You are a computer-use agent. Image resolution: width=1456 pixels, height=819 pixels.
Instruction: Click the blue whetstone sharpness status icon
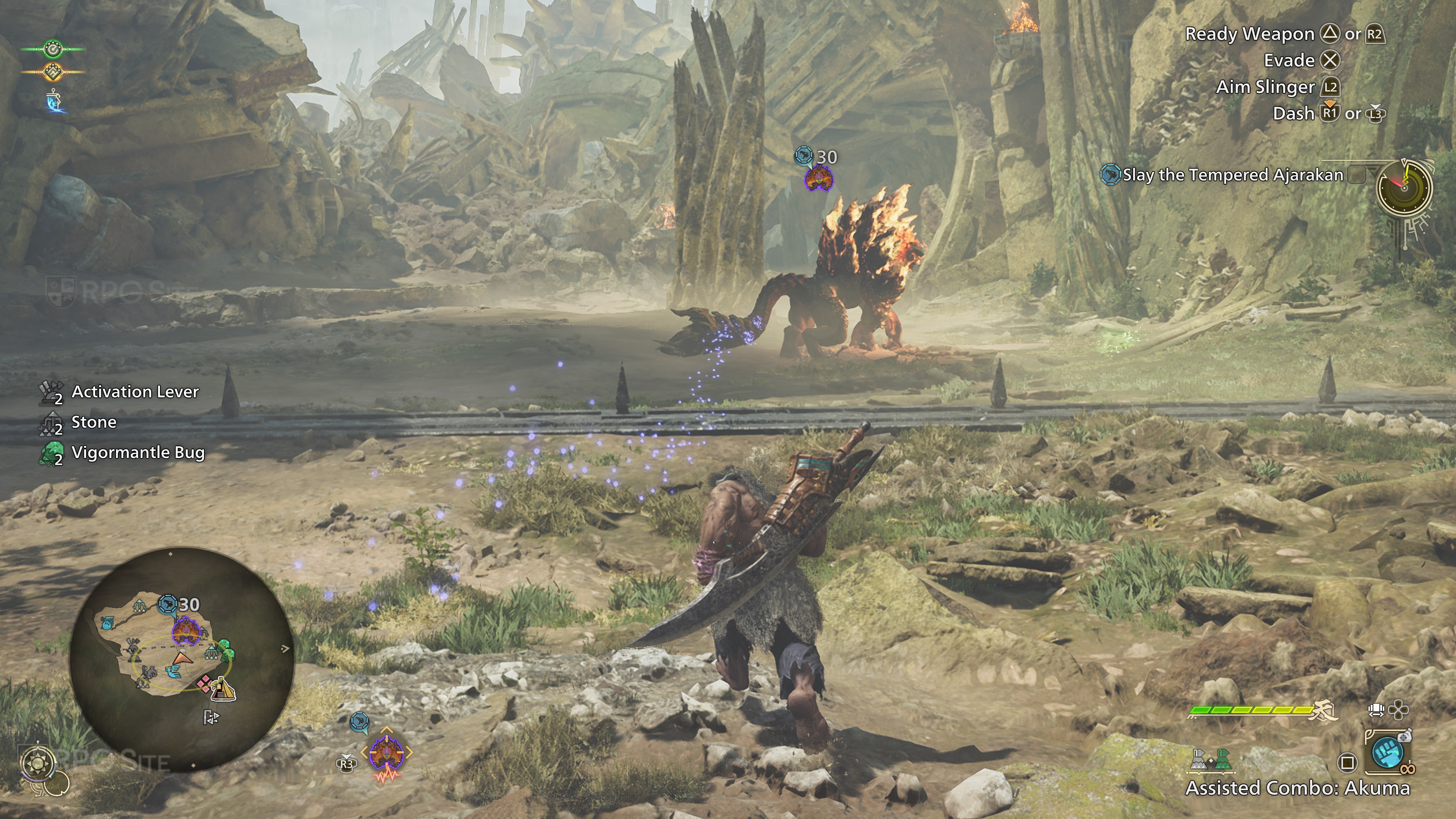(x=54, y=100)
